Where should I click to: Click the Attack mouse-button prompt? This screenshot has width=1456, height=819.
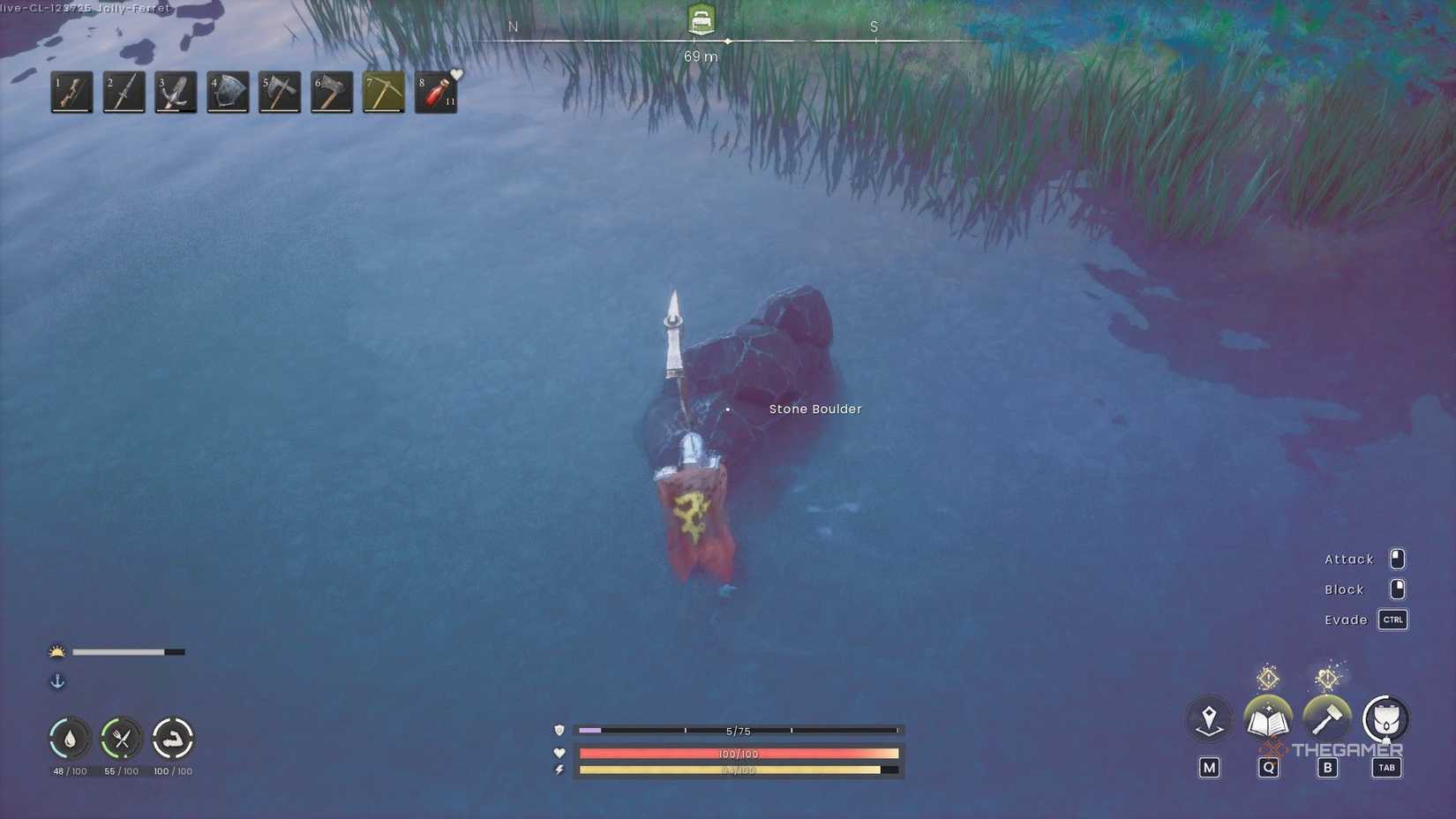(x=1396, y=559)
